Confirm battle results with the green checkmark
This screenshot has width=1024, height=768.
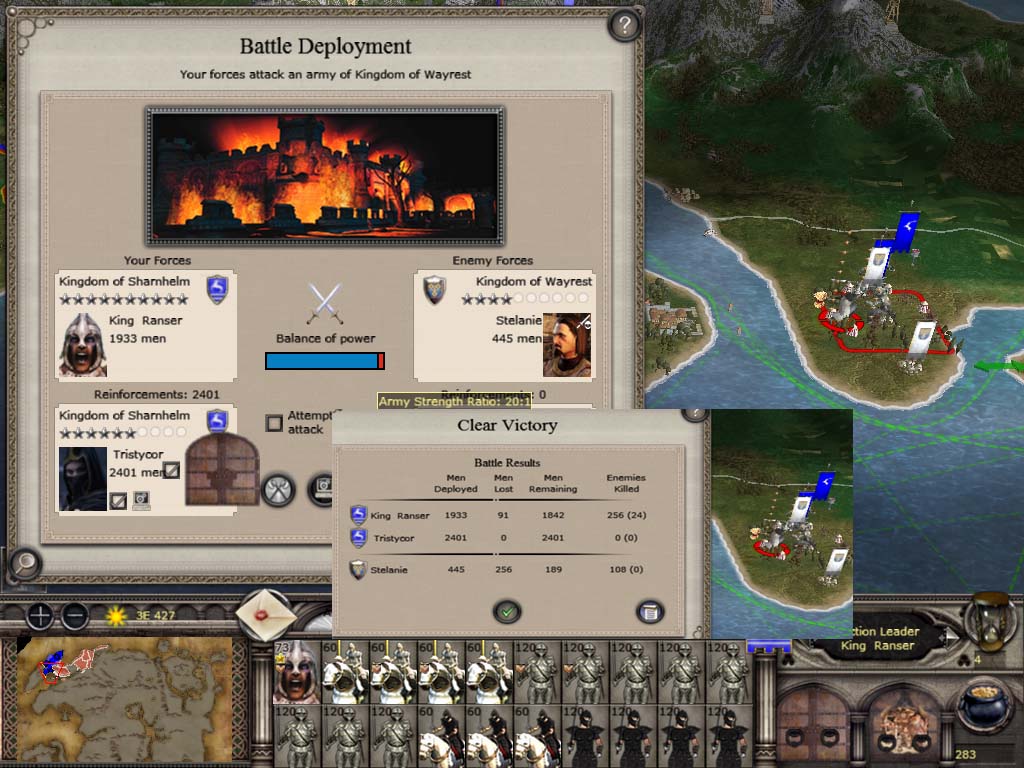[507, 611]
